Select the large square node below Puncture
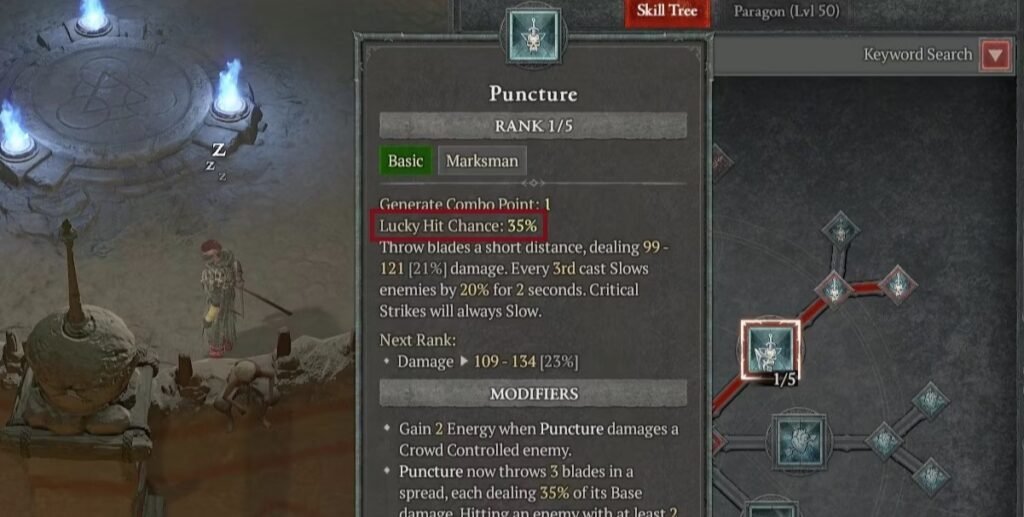This screenshot has height=517, width=1024. pos(799,440)
